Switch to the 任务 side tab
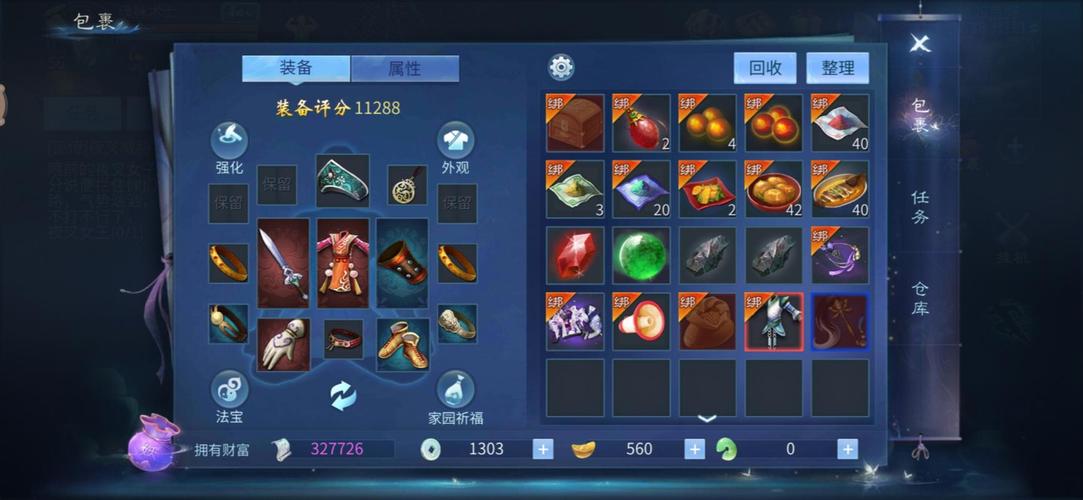 point(920,207)
